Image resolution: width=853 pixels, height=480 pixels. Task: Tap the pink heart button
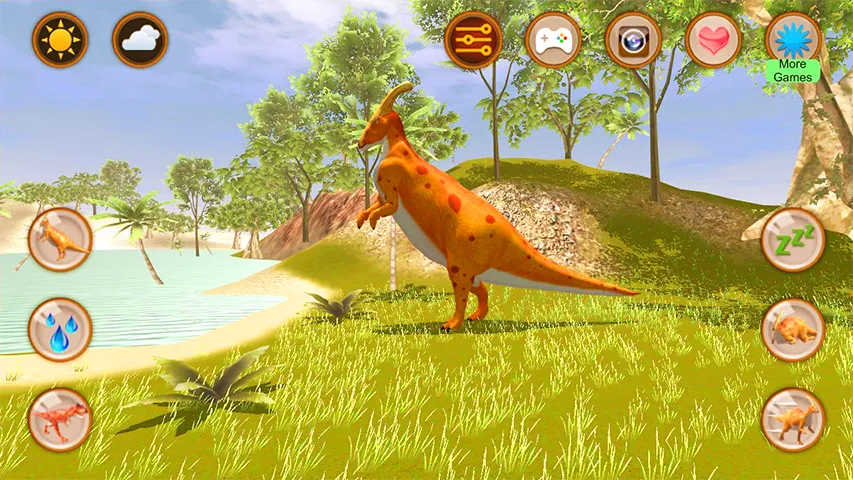click(713, 40)
